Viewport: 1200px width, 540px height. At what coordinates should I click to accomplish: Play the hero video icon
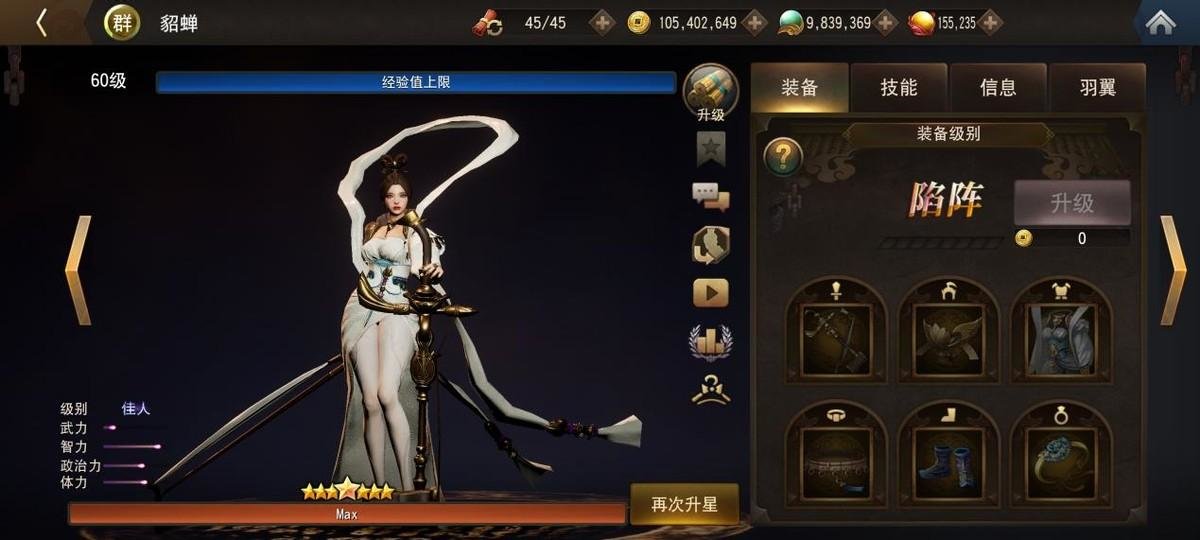pyautogui.click(x=711, y=293)
